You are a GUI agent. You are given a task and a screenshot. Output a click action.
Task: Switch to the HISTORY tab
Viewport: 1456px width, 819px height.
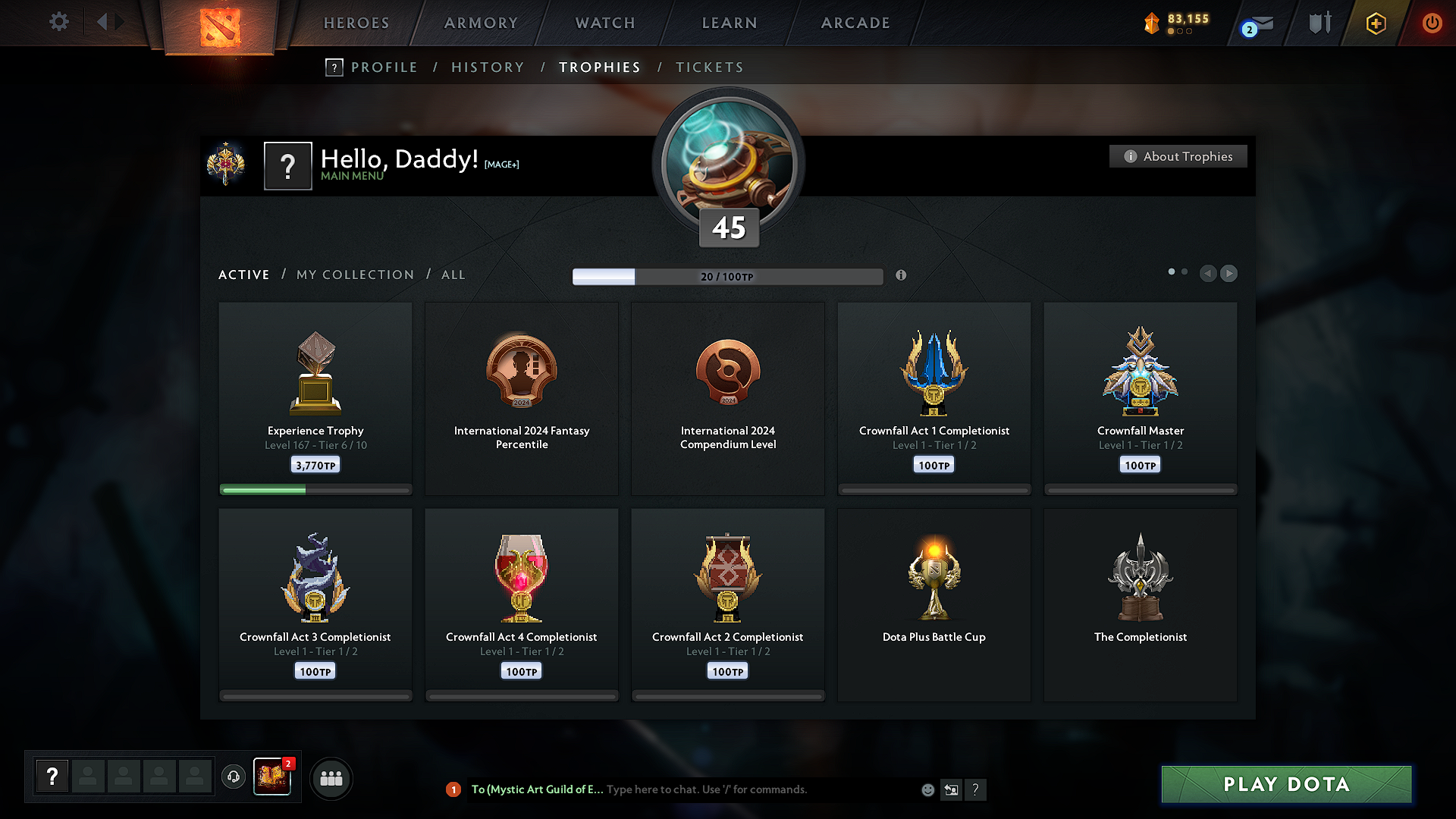click(488, 67)
